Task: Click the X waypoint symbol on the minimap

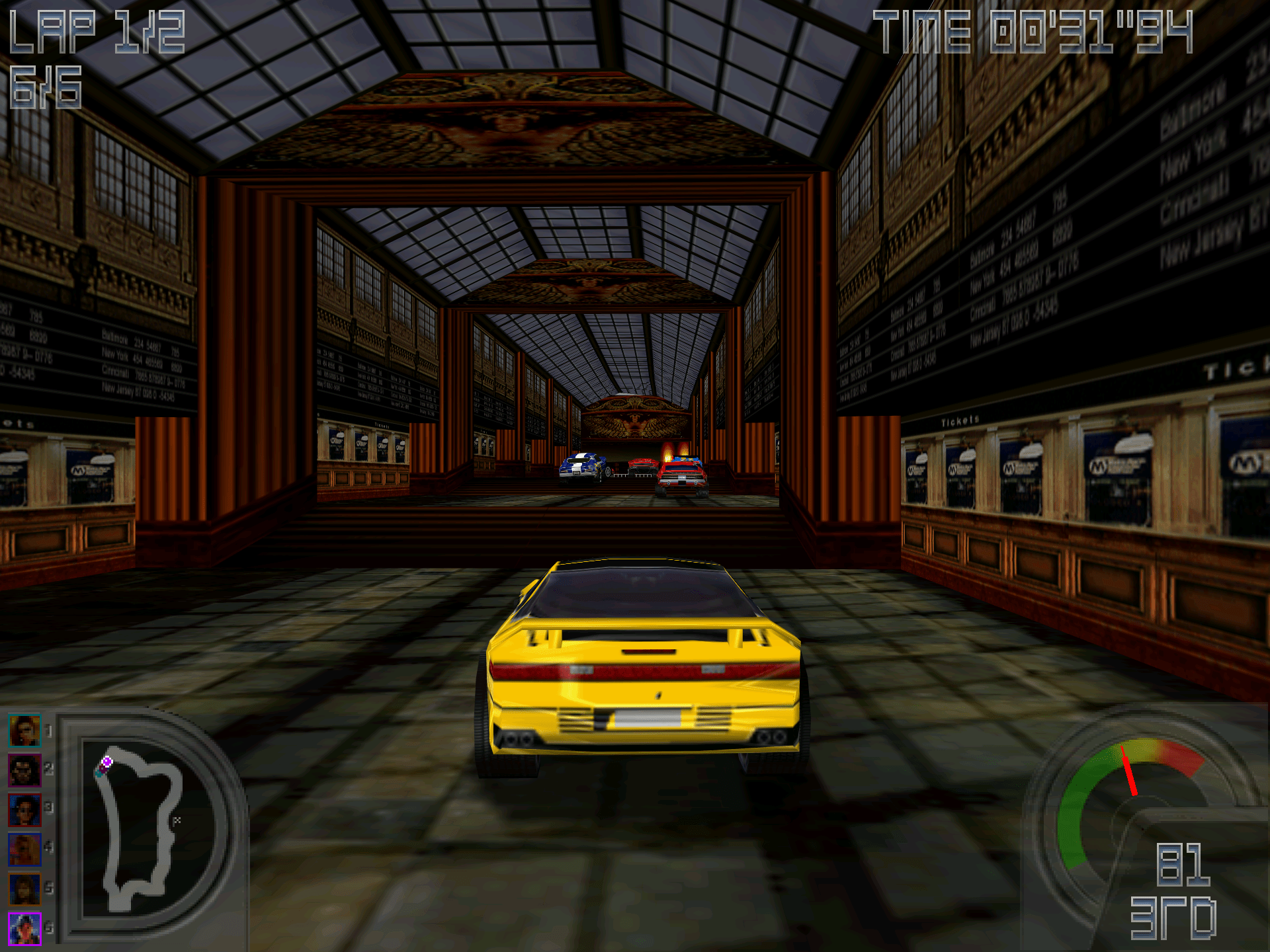Action: tap(177, 820)
